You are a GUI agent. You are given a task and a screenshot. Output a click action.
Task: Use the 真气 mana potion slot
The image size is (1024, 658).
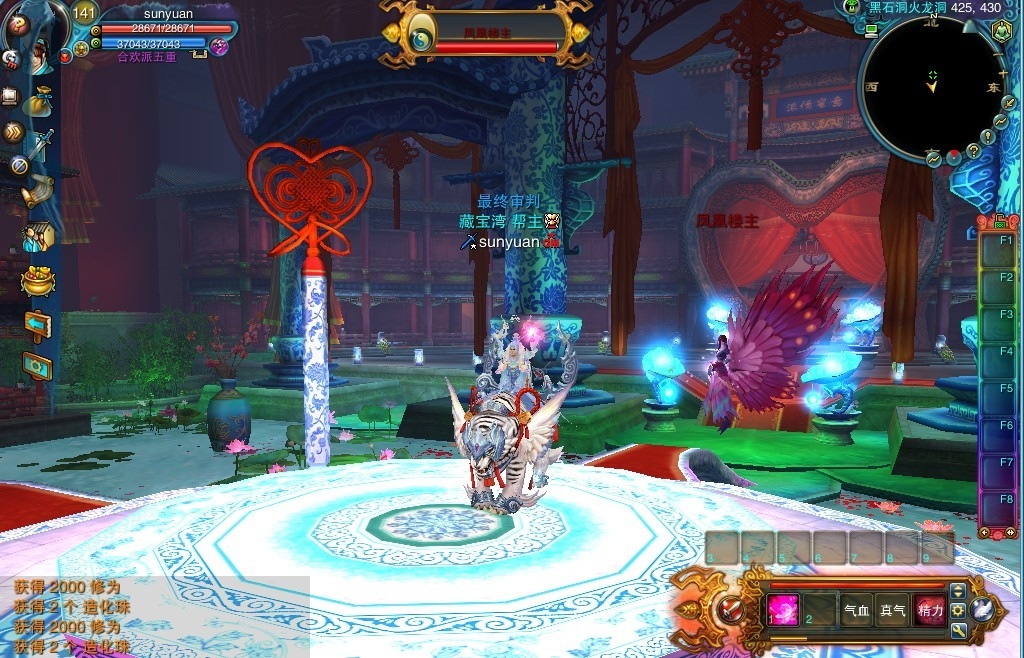coord(892,609)
